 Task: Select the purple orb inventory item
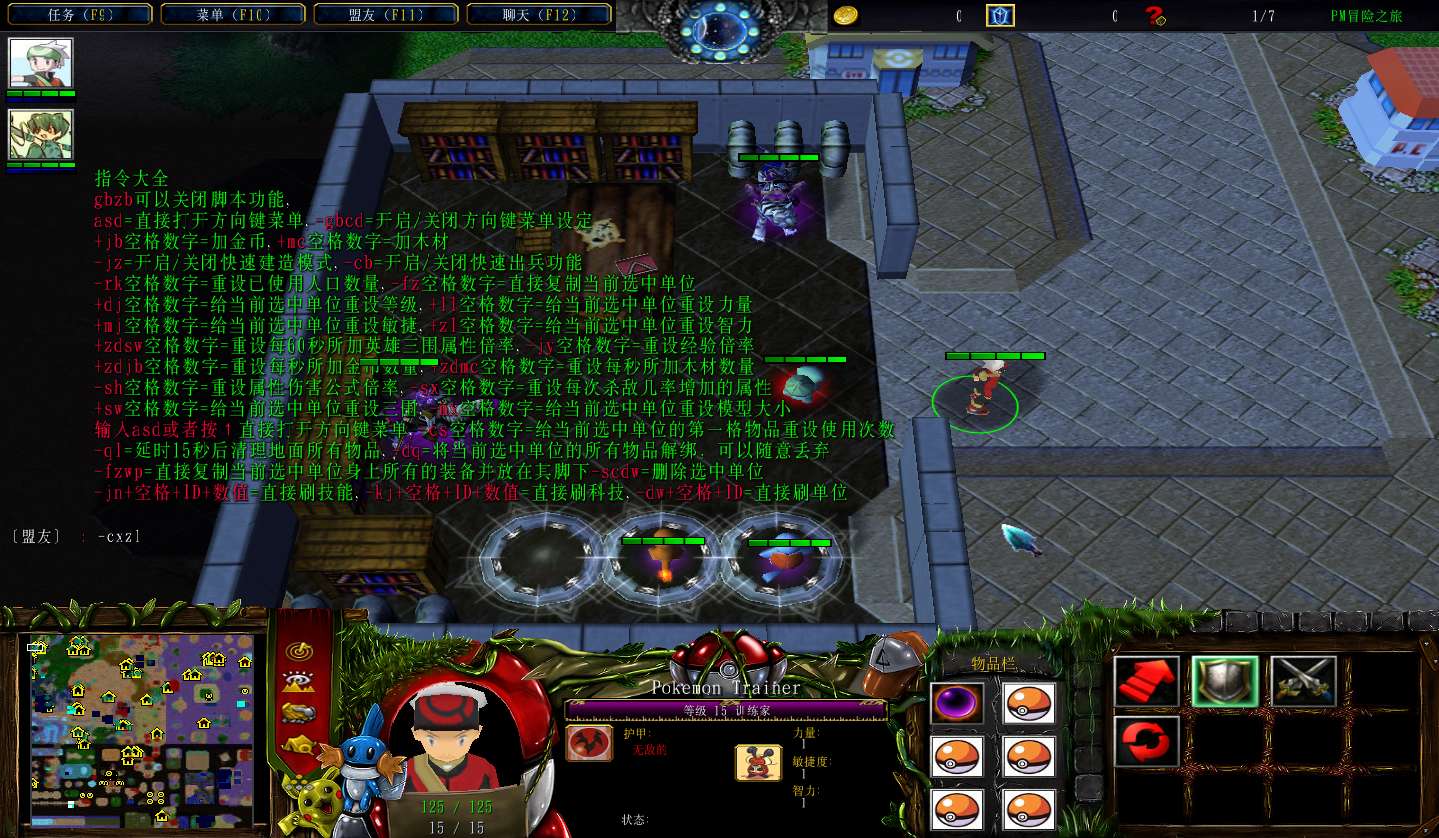pos(957,703)
